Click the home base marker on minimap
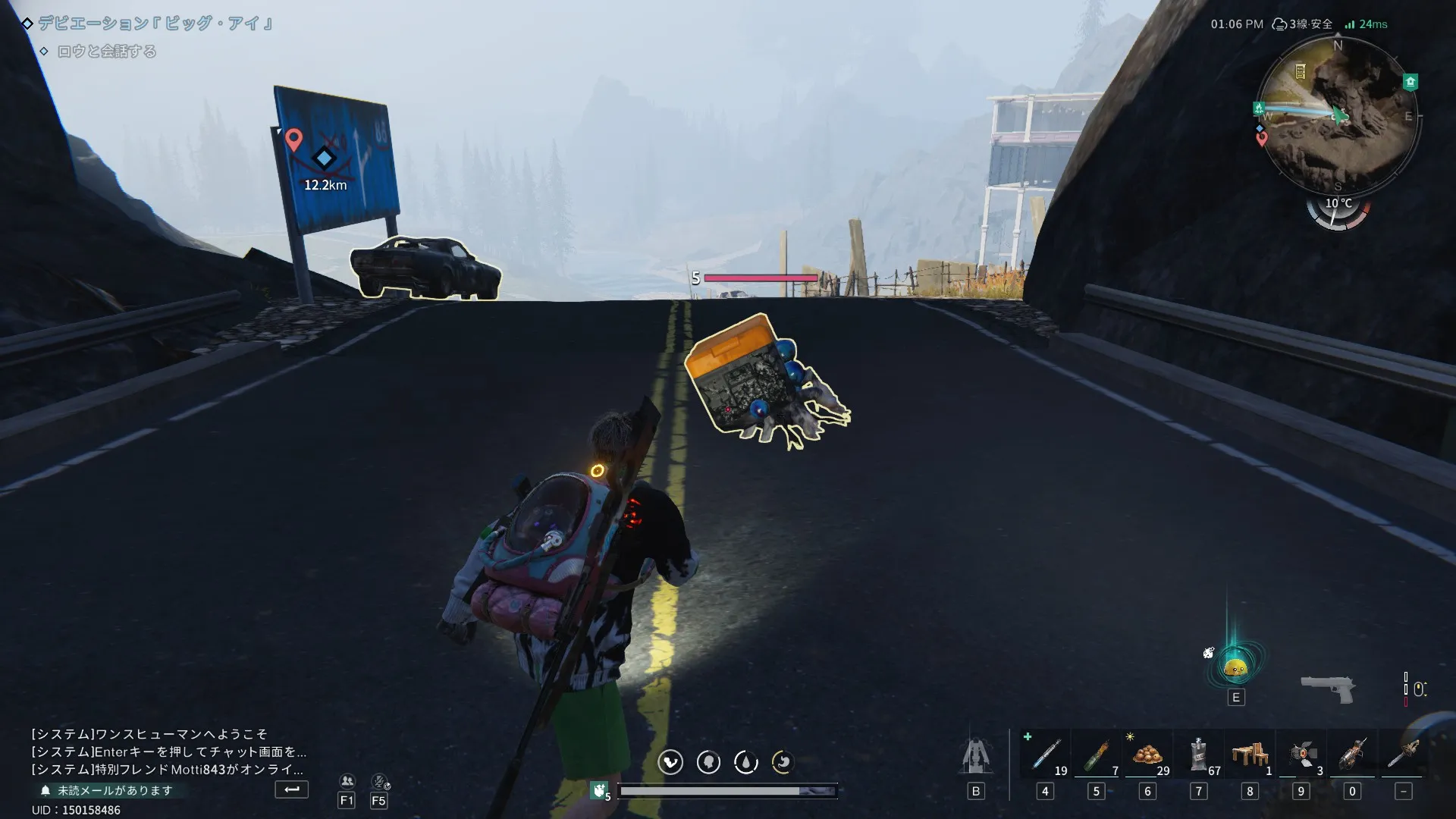The image size is (1456, 819). click(1410, 82)
